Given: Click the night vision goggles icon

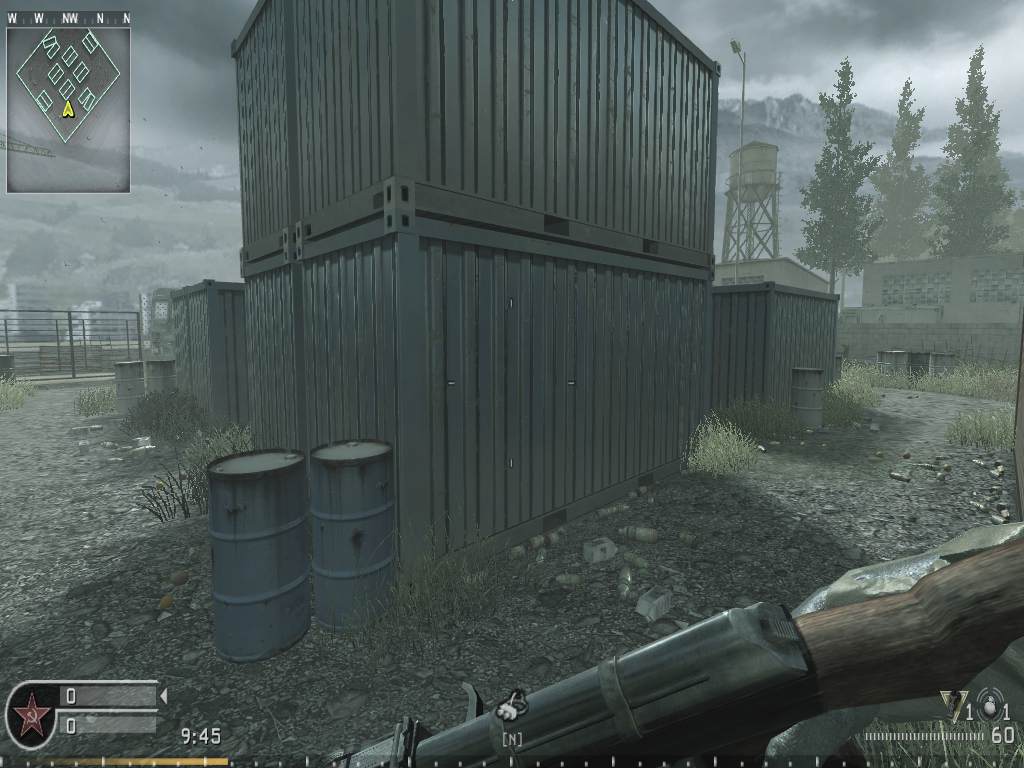Looking at the screenshot, I should pyautogui.click(x=513, y=707).
